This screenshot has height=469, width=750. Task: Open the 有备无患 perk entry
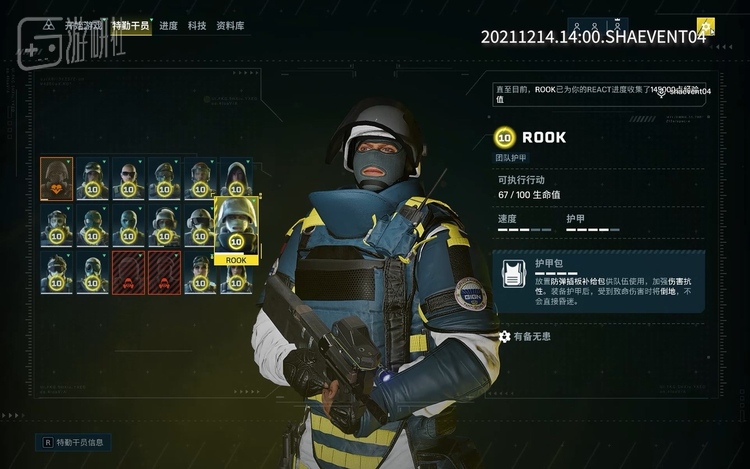pos(530,337)
